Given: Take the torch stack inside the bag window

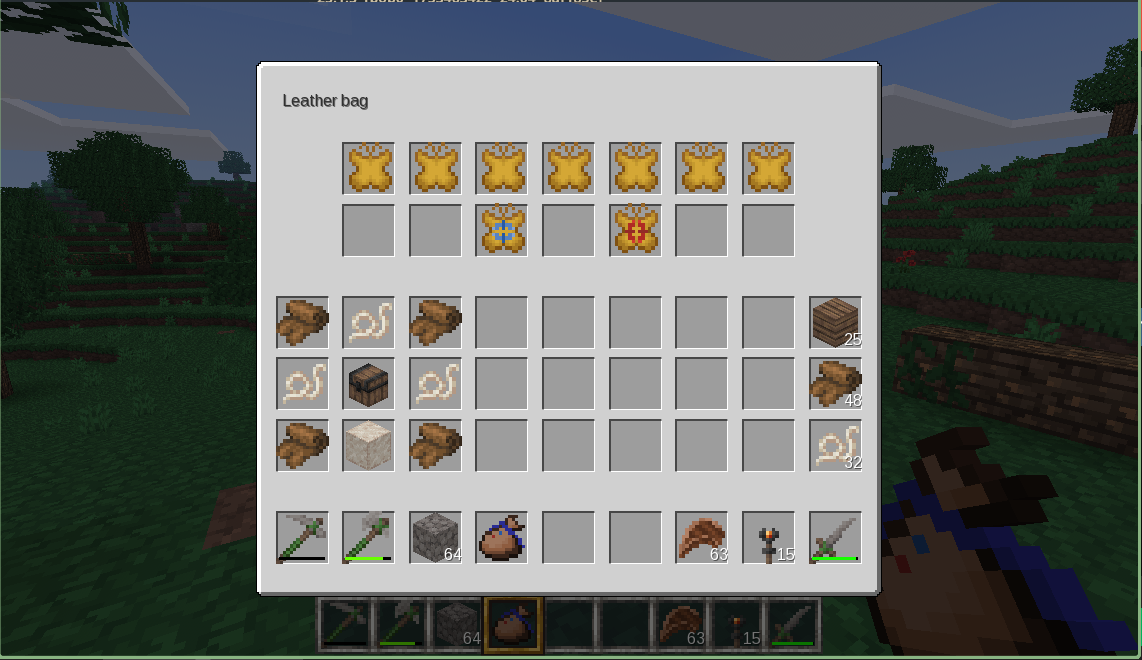Looking at the screenshot, I should [x=768, y=537].
